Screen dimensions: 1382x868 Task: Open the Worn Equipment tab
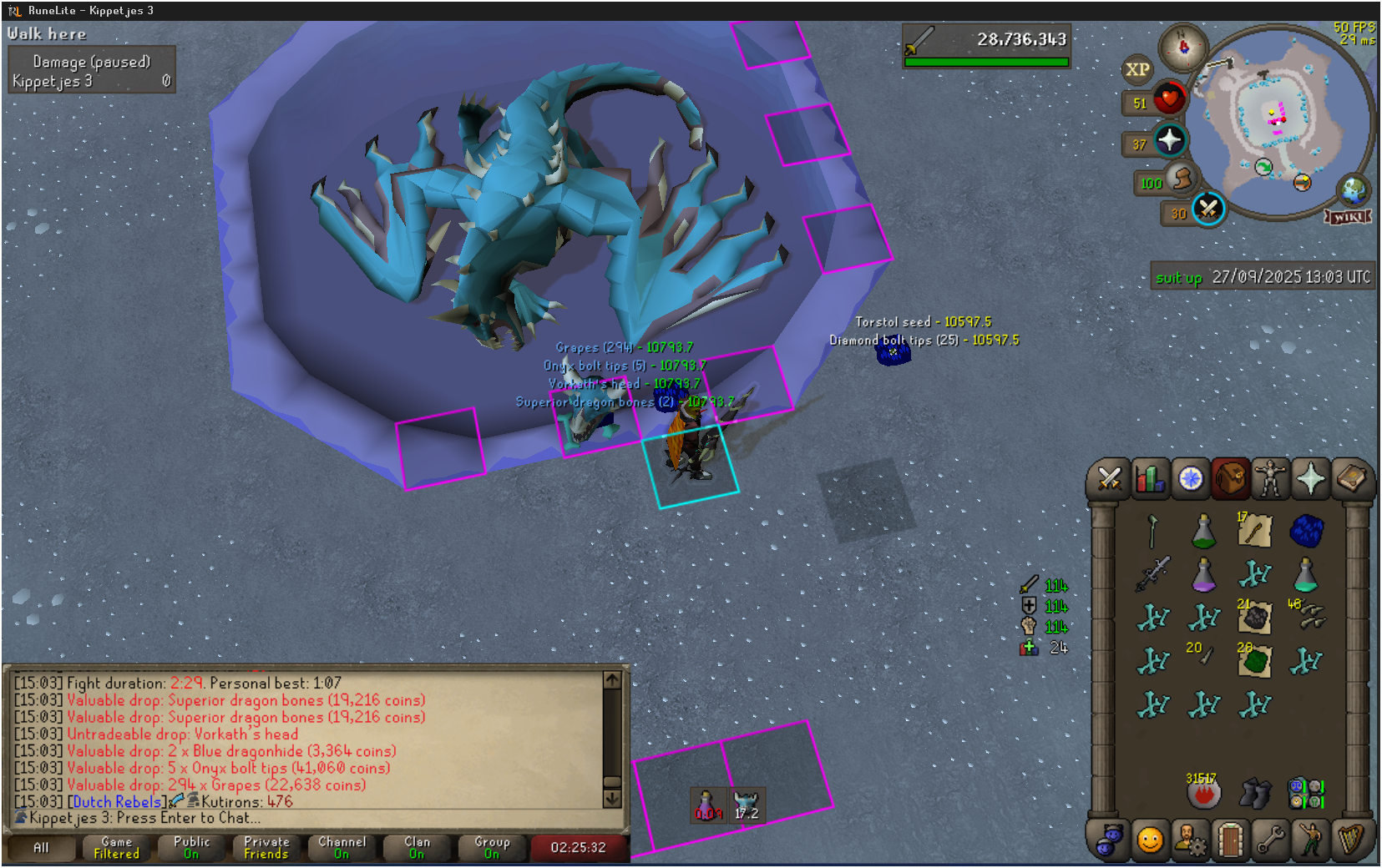pyautogui.click(x=1270, y=479)
